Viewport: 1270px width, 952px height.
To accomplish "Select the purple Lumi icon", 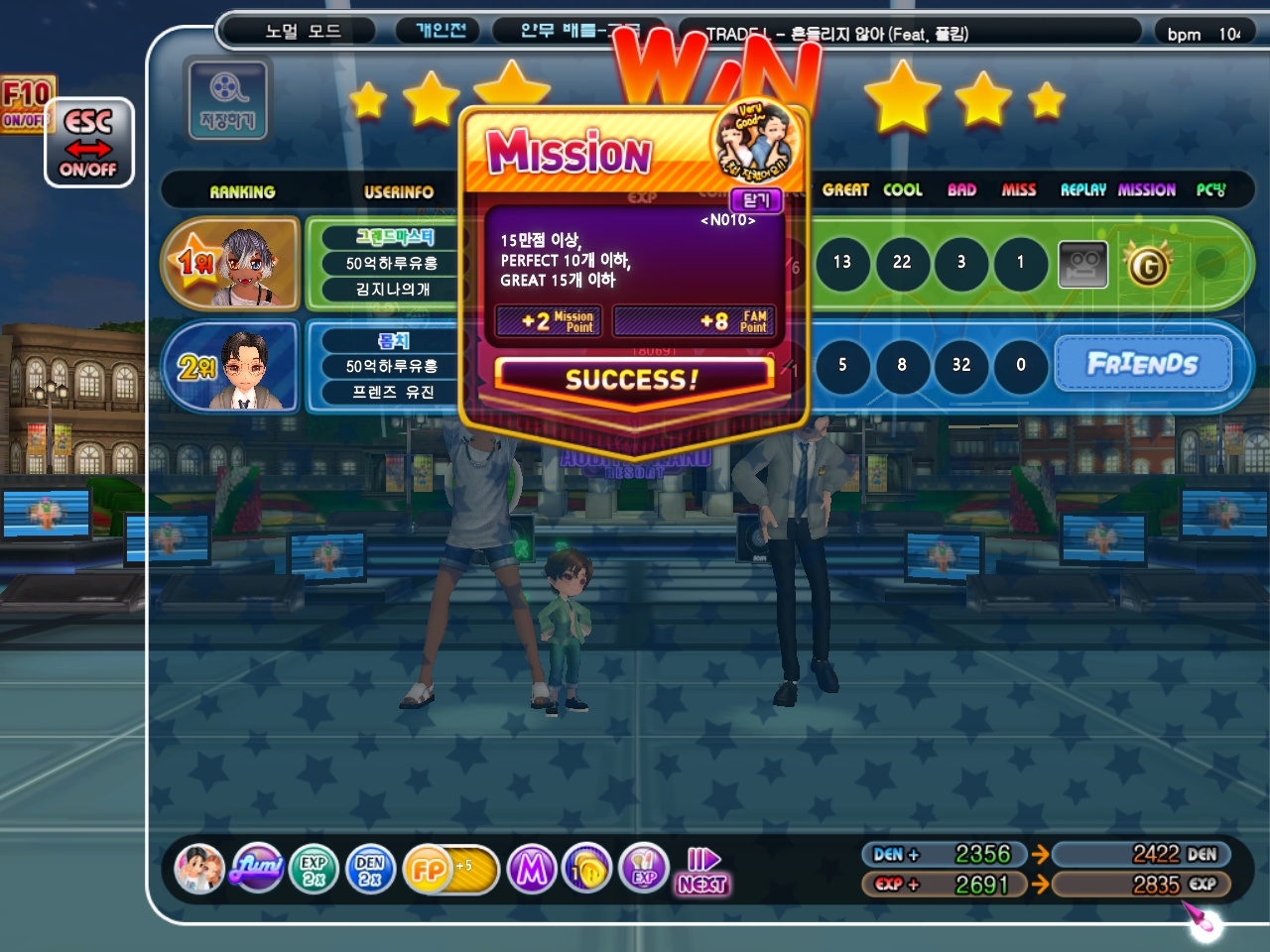I will 257,870.
